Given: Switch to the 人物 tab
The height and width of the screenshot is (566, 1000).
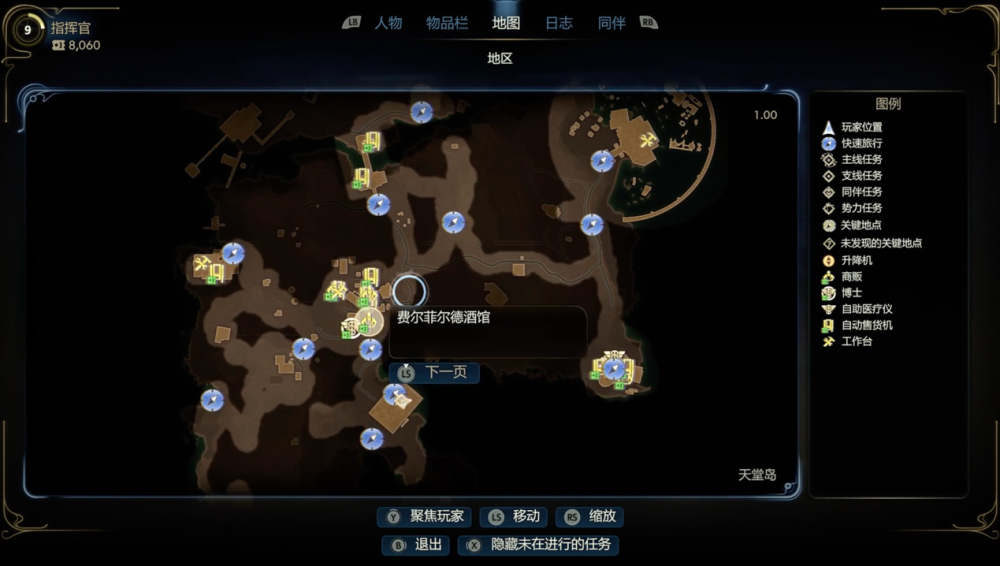Looking at the screenshot, I should click(x=388, y=23).
